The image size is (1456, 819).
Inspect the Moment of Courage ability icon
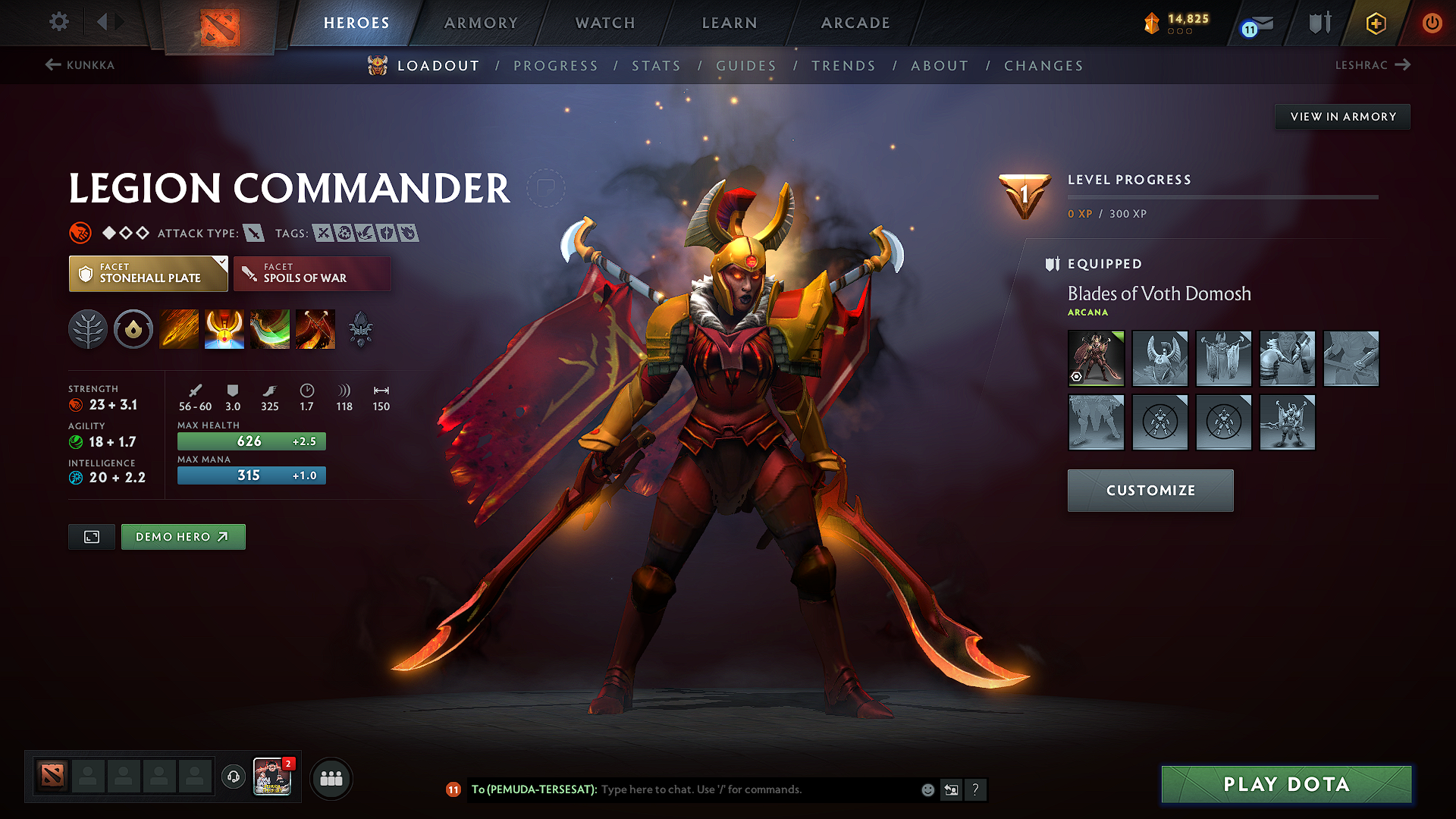point(269,328)
